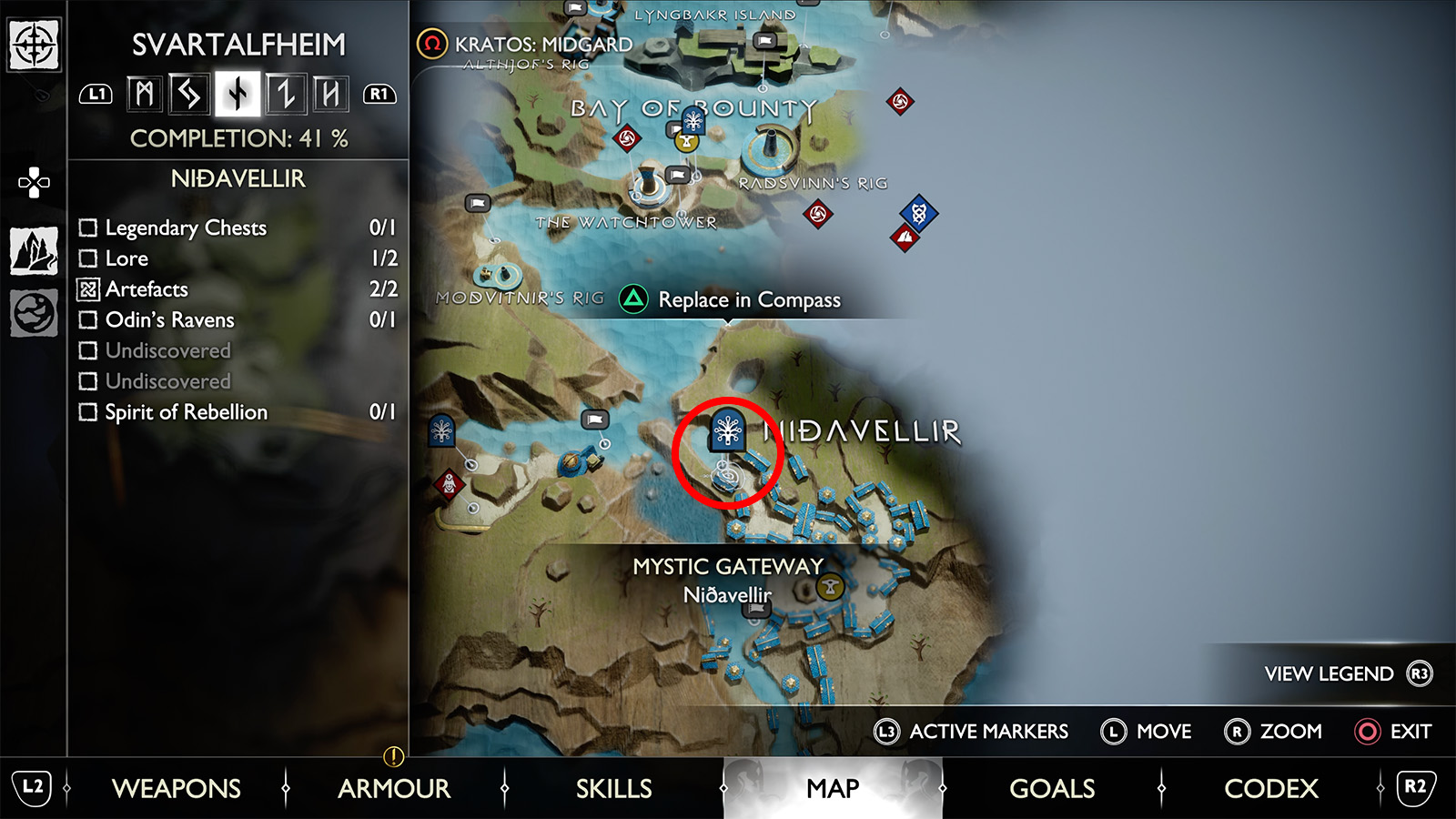Select the Mystic Gateway marker in Bay of Bounty
This screenshot has width=1456, height=819.
point(693,120)
